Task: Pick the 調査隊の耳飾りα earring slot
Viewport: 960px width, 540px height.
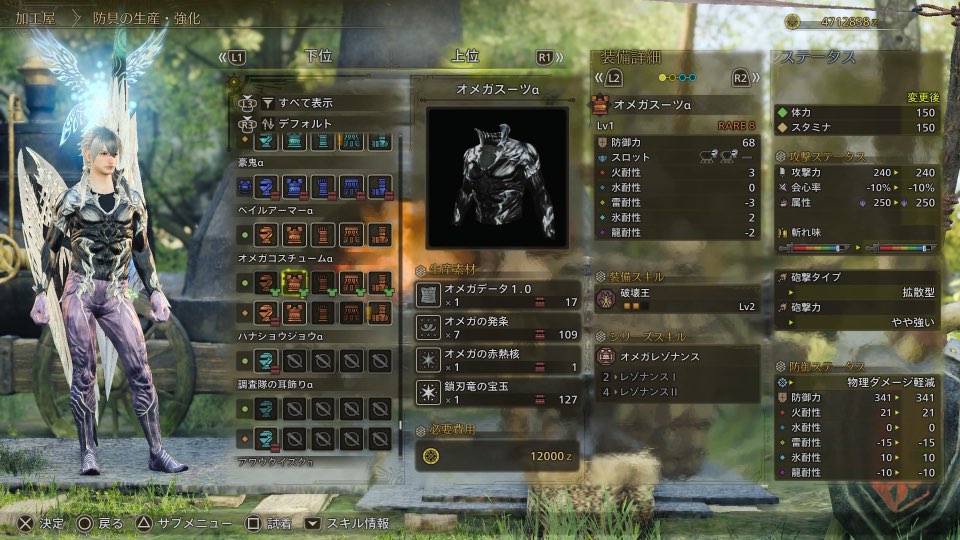Action: point(265,408)
